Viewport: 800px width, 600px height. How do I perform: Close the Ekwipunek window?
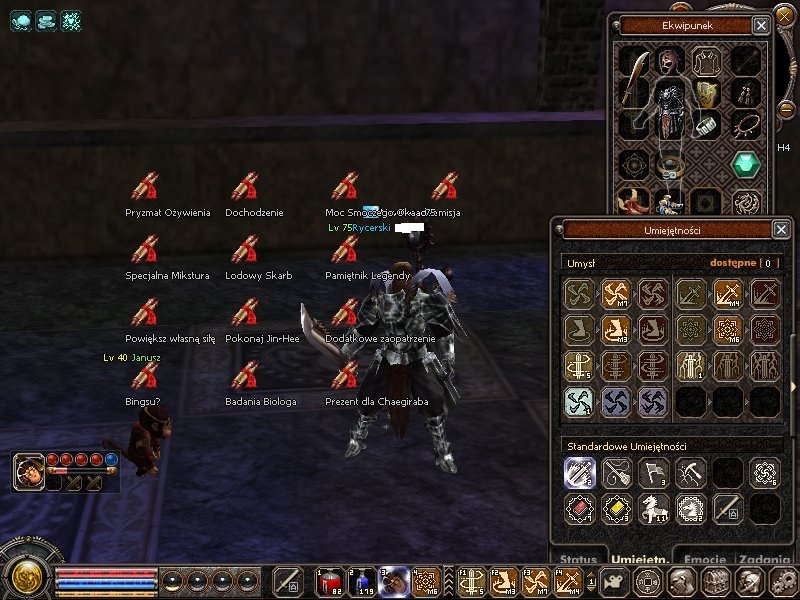[762, 25]
